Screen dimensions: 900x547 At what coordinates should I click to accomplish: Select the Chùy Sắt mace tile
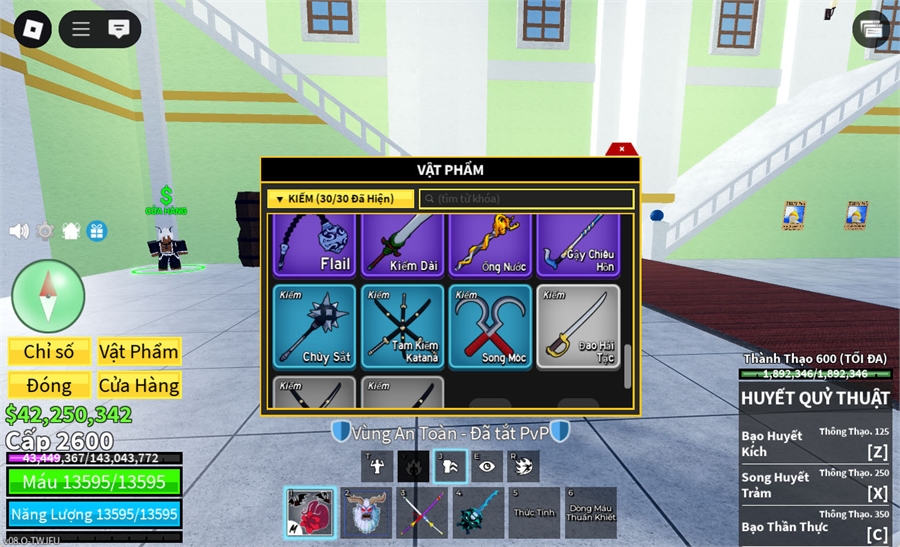tap(314, 326)
